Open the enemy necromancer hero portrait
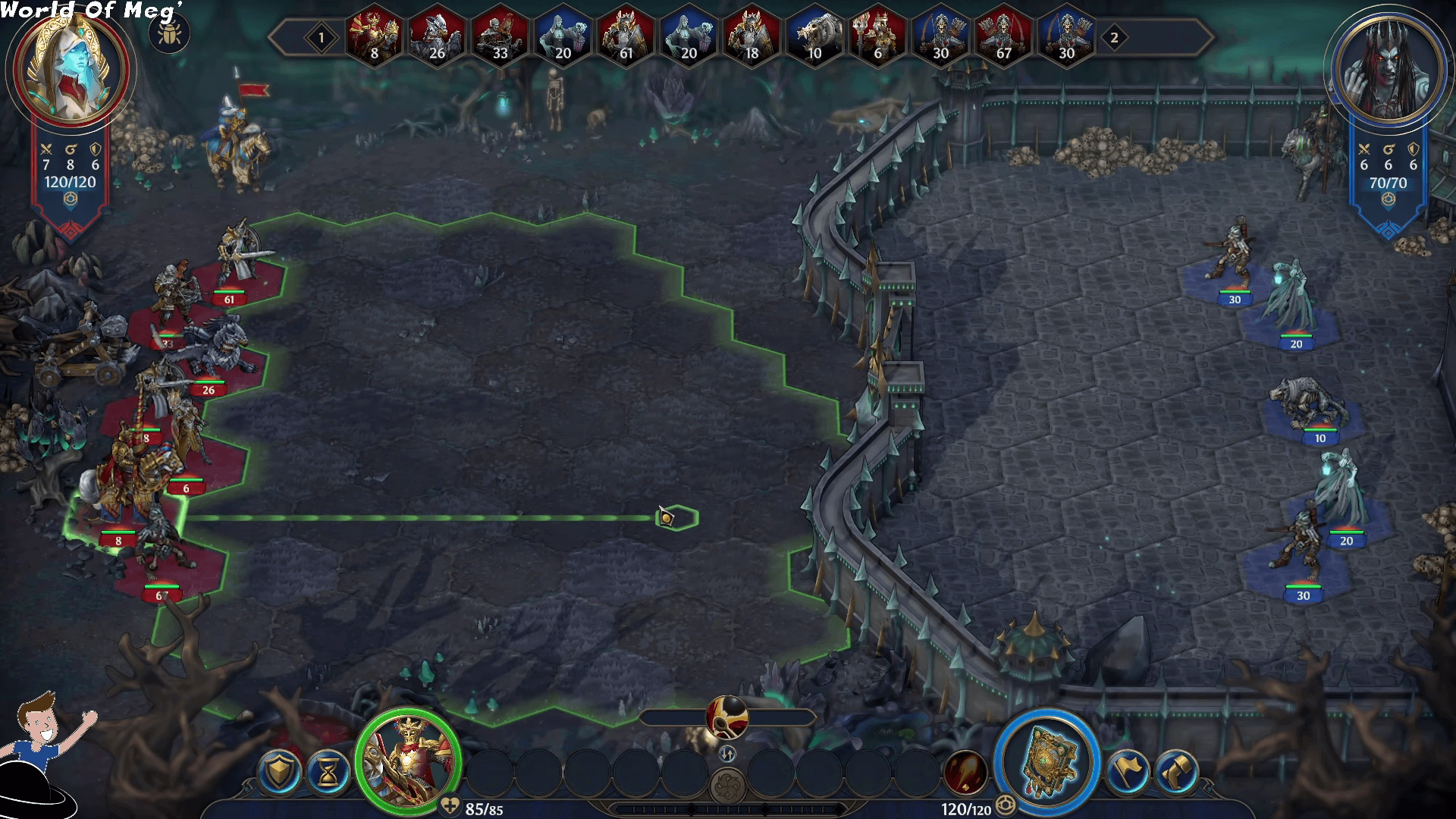Screen dimensions: 1456x819 (1388, 70)
